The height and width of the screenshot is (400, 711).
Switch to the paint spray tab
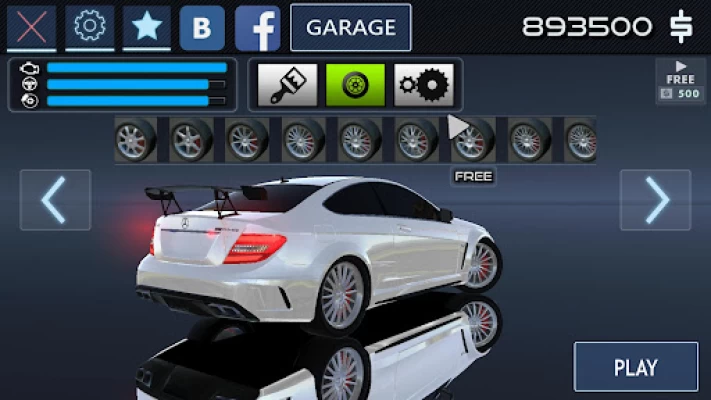click(x=288, y=85)
